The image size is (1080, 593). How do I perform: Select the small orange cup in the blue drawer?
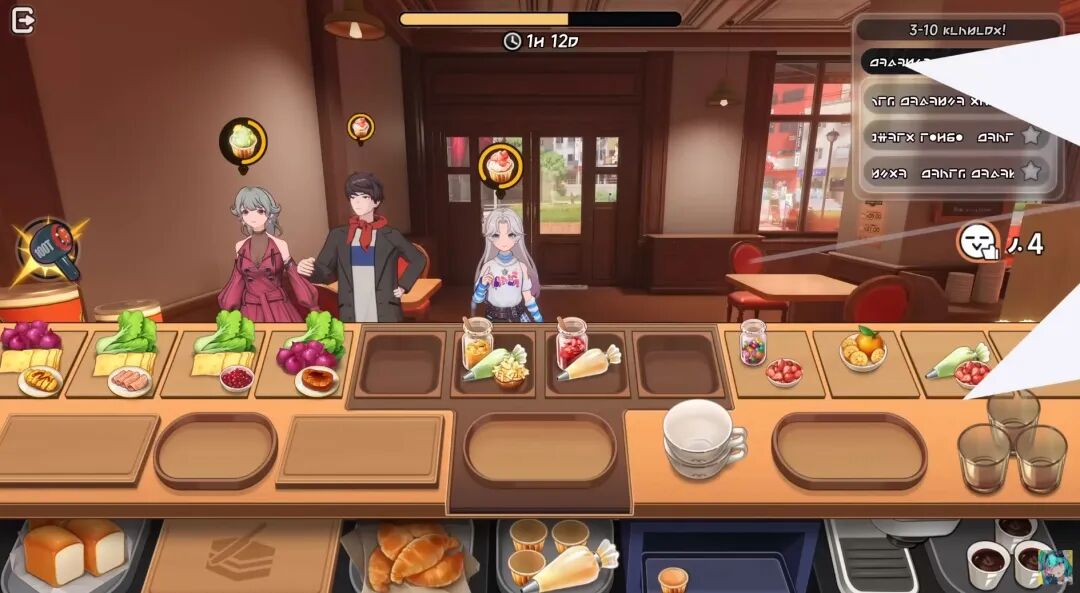pos(673,577)
